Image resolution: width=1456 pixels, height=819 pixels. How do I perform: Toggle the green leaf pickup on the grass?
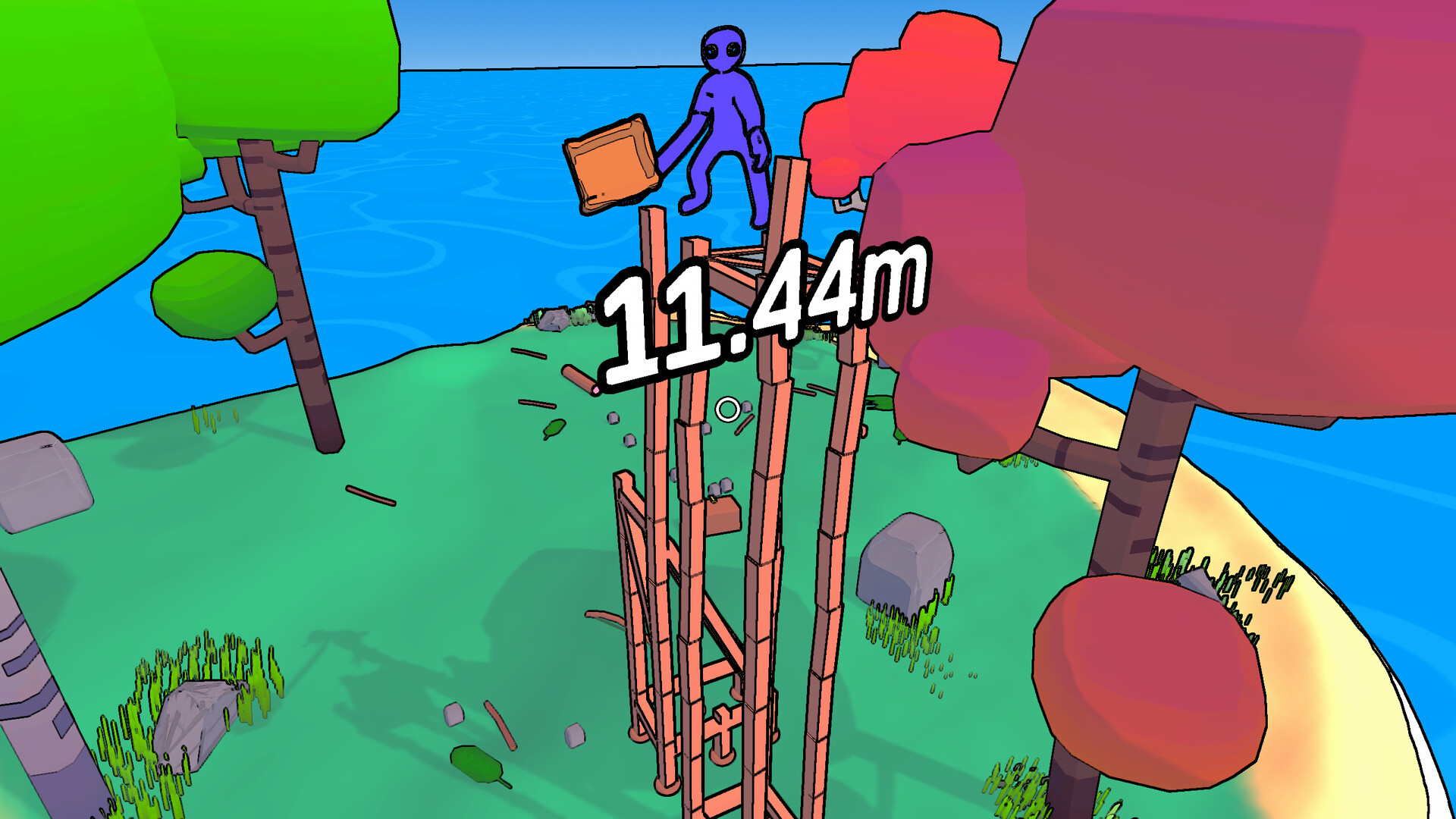(x=554, y=428)
